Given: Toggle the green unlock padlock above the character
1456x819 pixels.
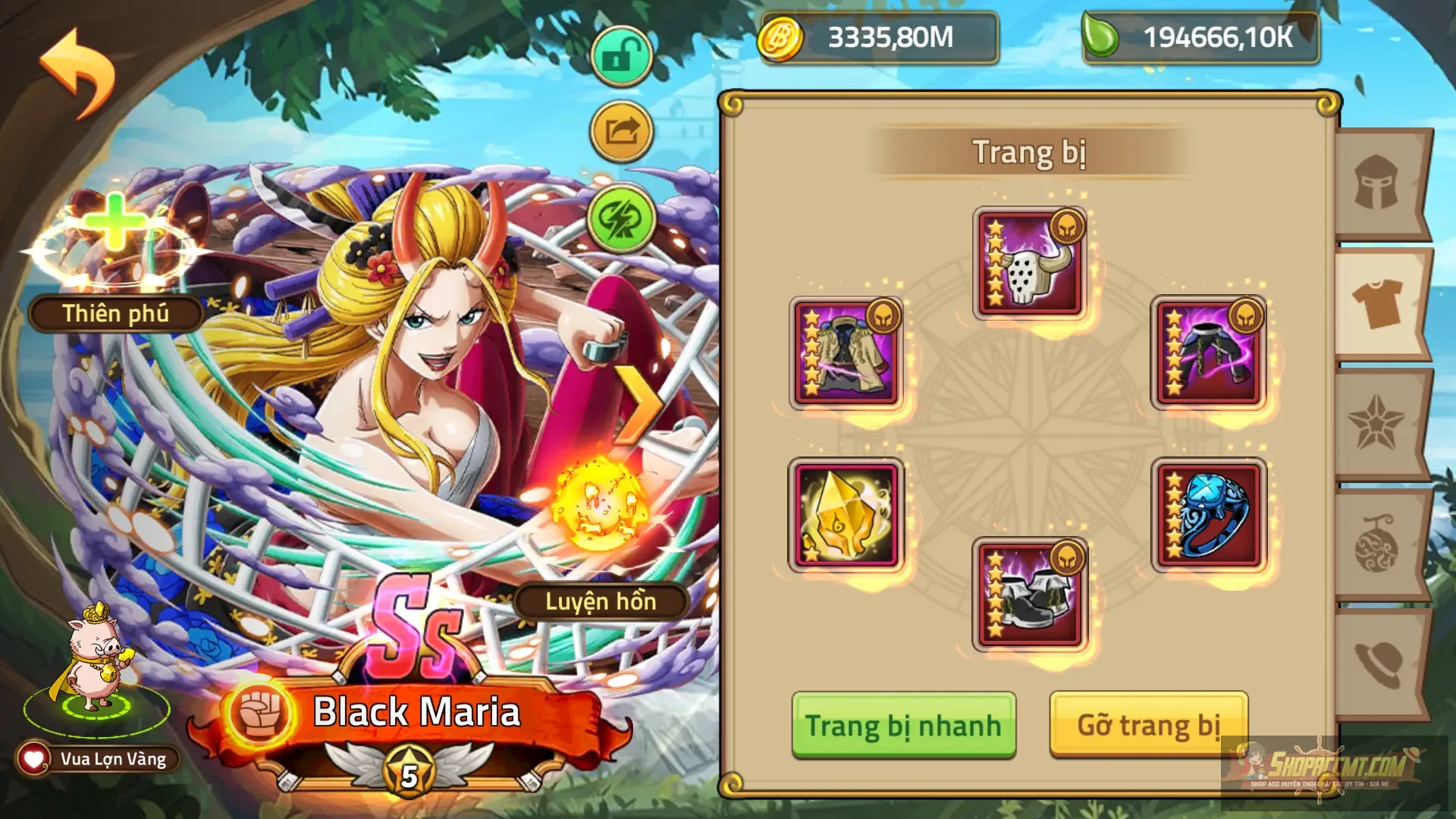Looking at the screenshot, I should click(620, 55).
